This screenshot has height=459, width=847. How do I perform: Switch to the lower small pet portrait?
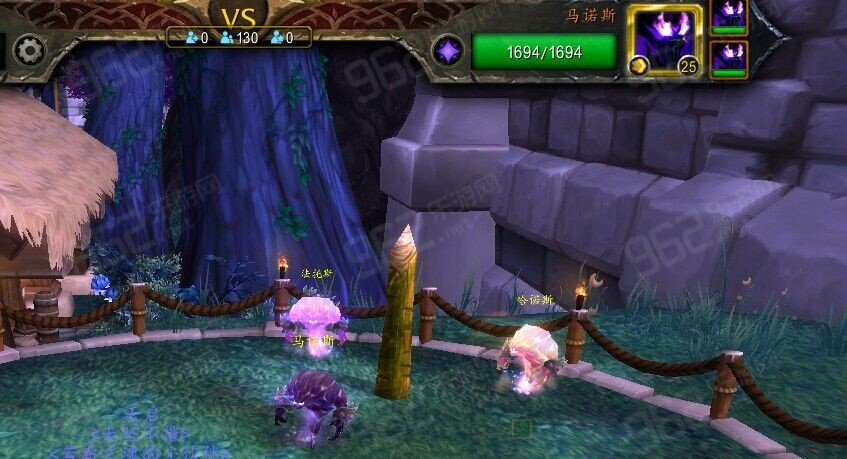pos(728,58)
